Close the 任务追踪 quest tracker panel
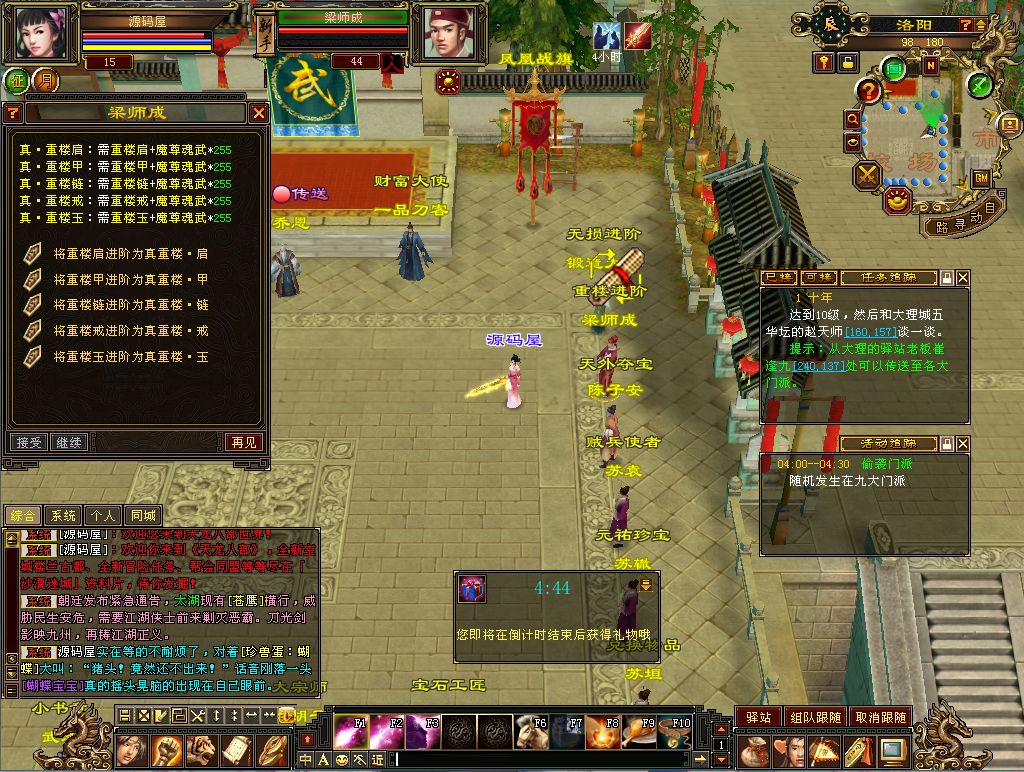The width and height of the screenshot is (1024, 772). 962,277
